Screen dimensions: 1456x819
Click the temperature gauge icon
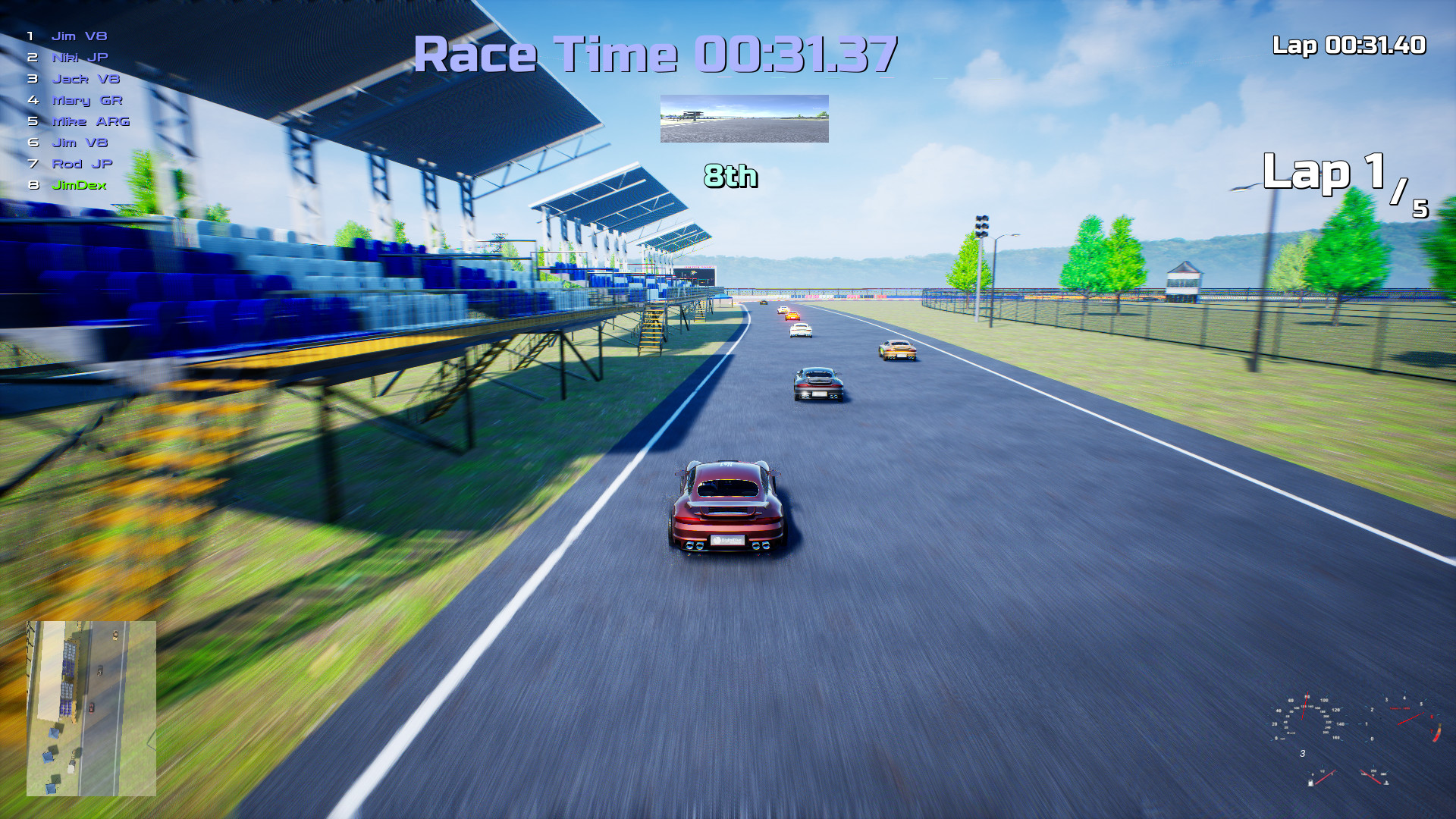(1386, 783)
